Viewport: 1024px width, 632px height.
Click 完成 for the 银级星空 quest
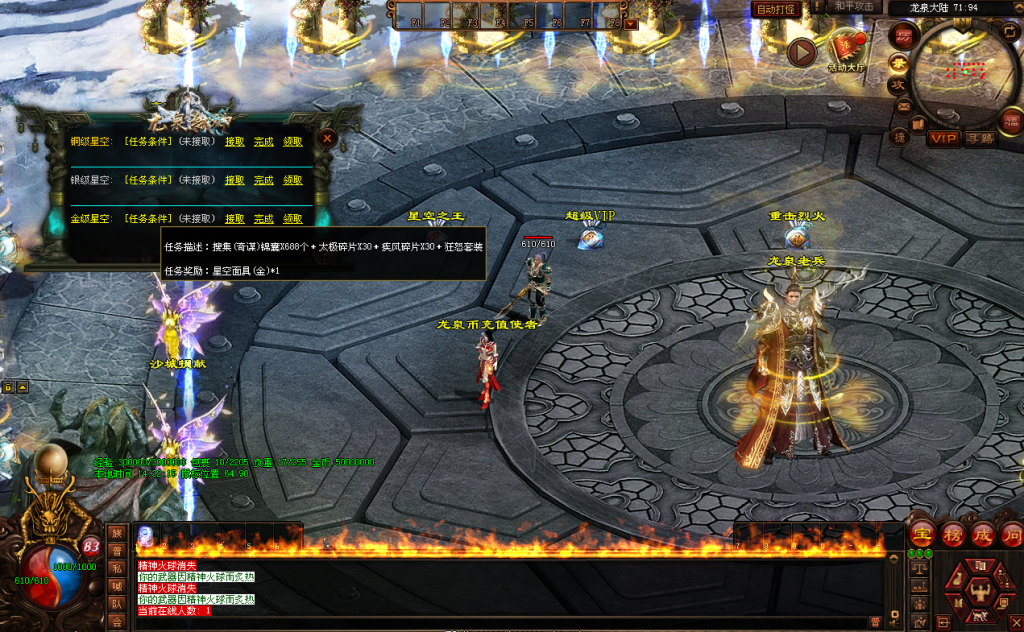[263, 180]
